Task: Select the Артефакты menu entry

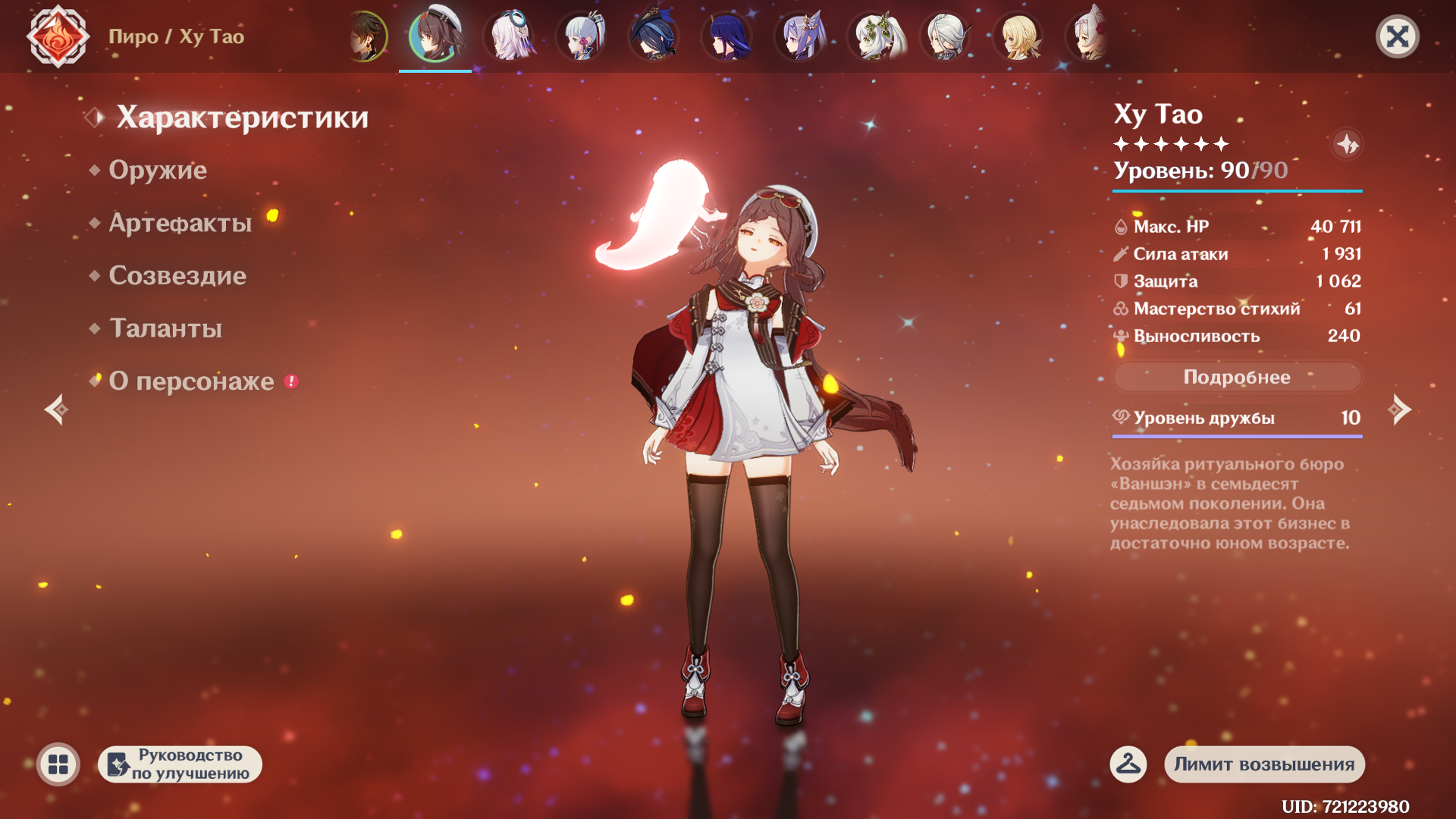Action: point(180,223)
